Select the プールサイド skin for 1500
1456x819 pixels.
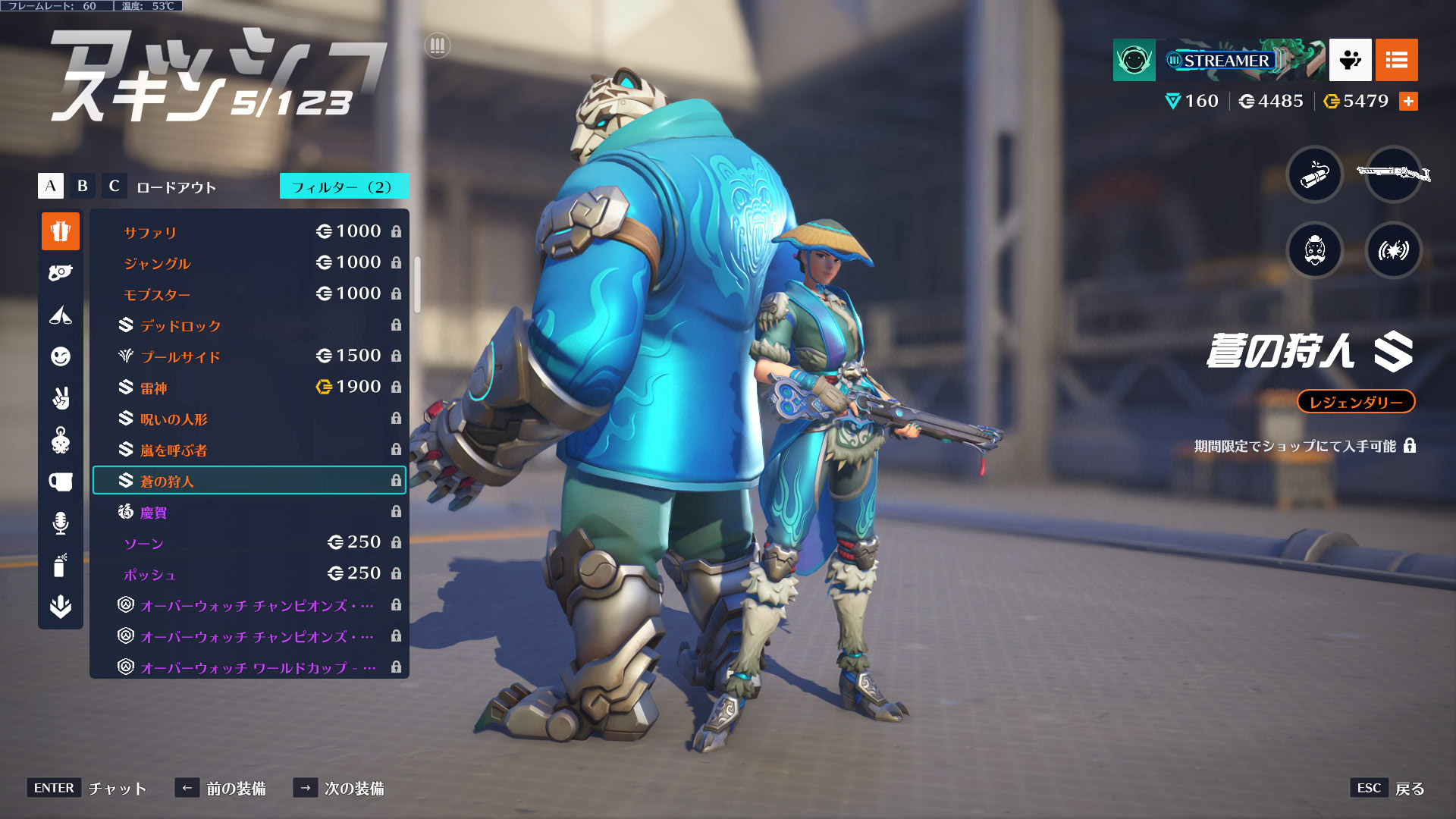249,356
